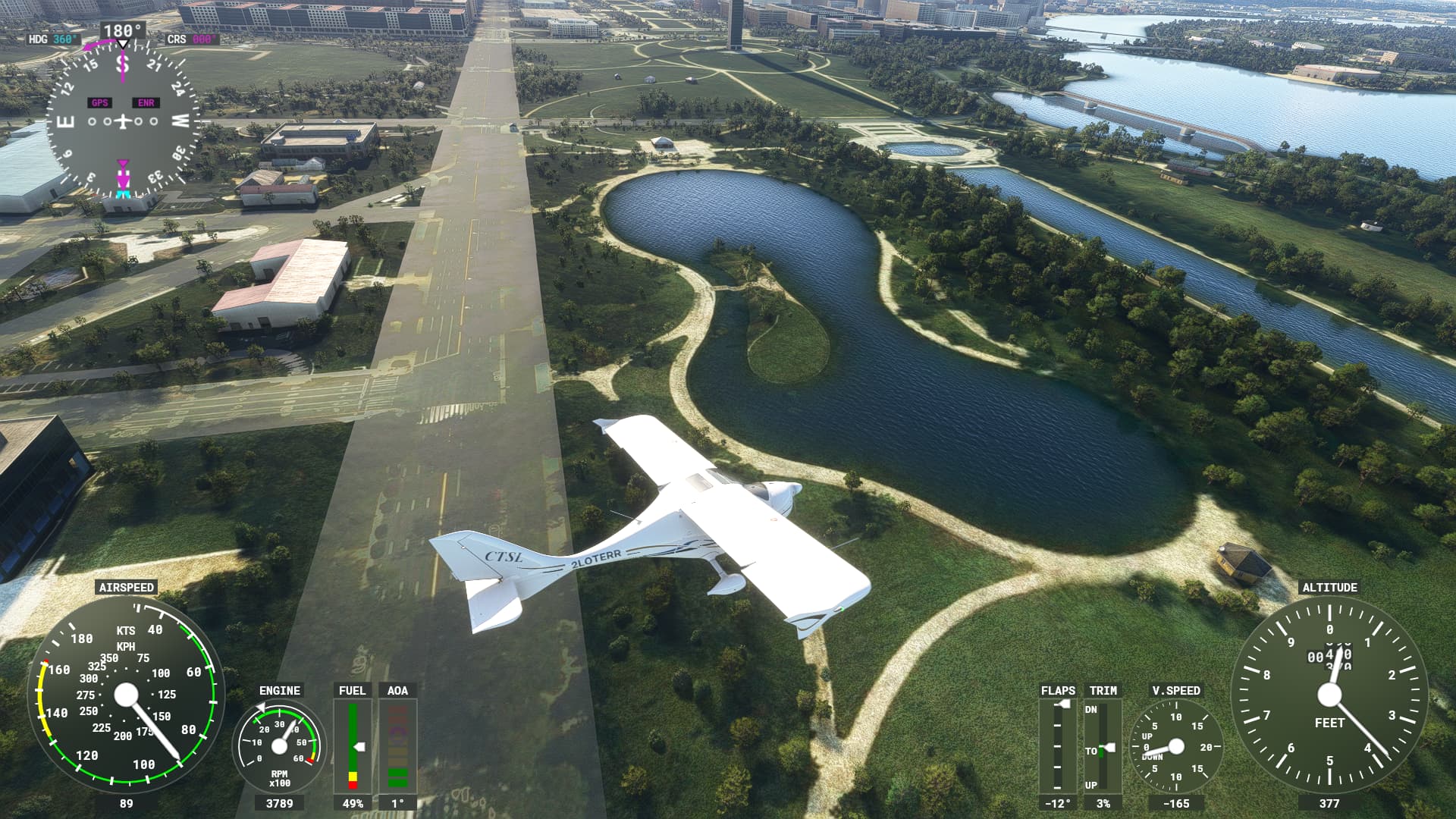Click the altitude gauge dial
Image resolution: width=1456 pixels, height=819 pixels.
click(1329, 695)
